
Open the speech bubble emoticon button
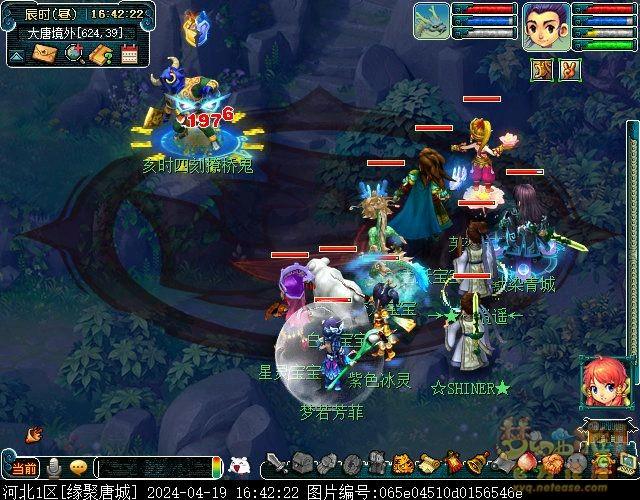tap(78, 468)
